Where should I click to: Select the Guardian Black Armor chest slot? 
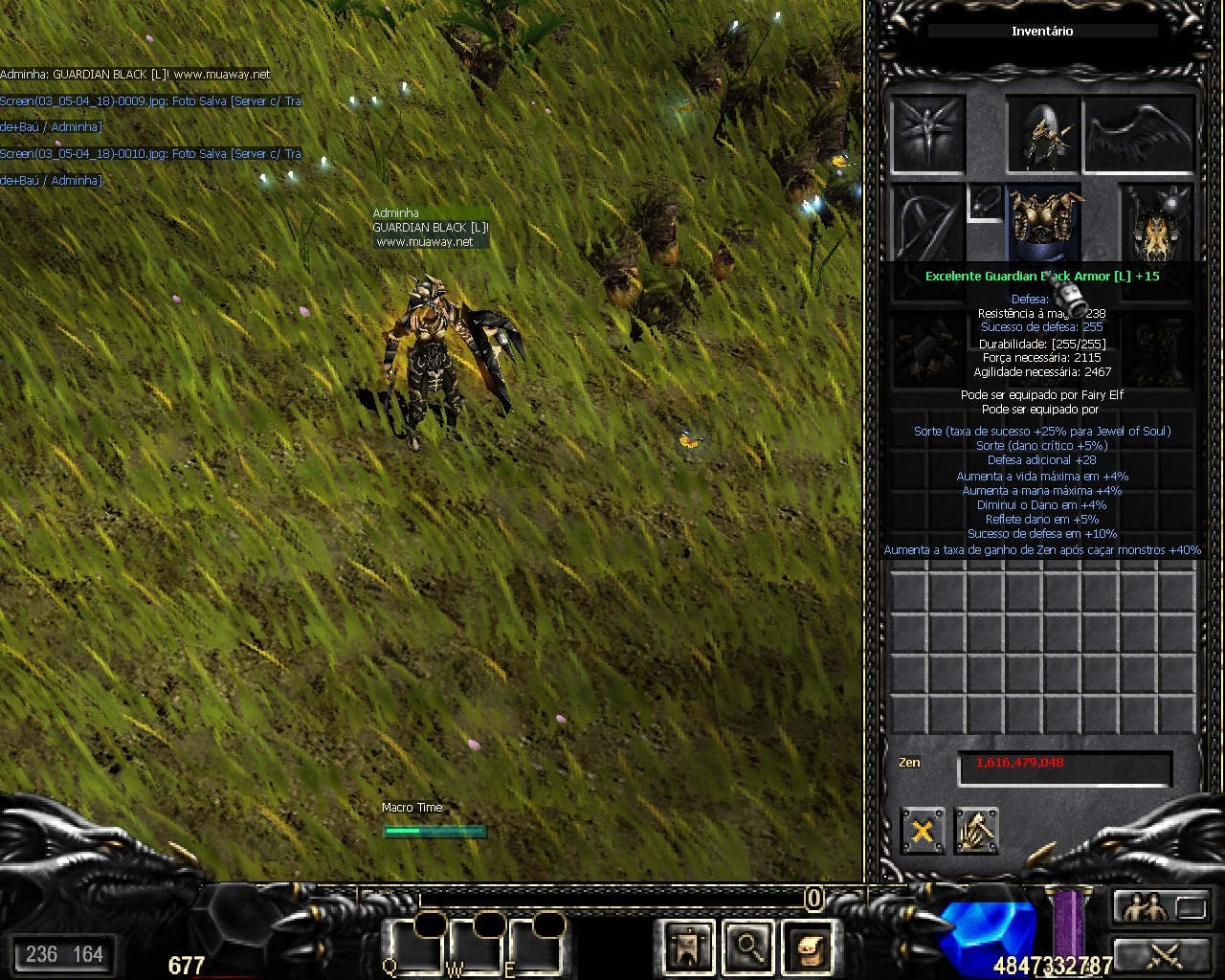(x=1044, y=223)
